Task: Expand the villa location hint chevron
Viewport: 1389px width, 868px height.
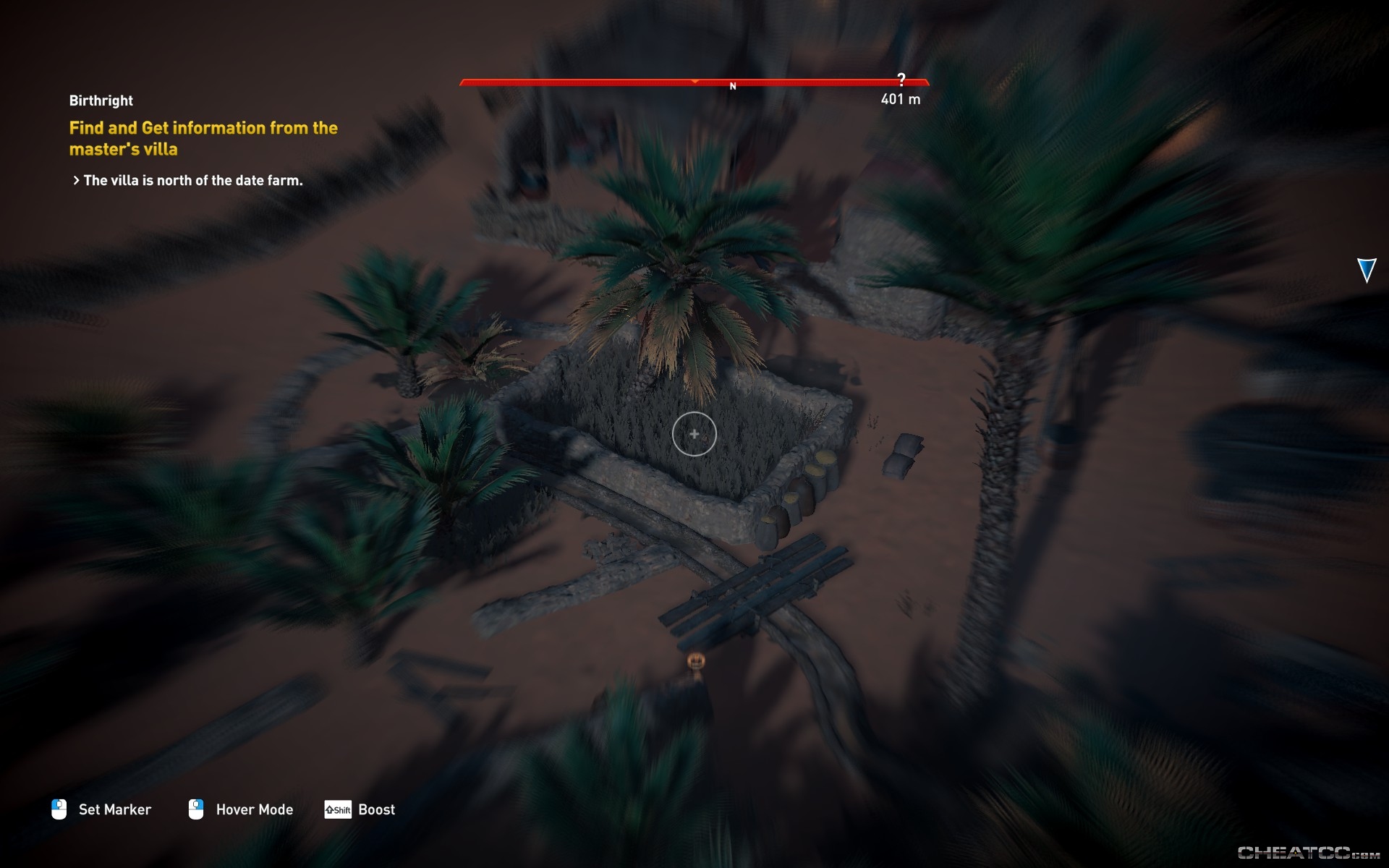Action: click(75, 180)
